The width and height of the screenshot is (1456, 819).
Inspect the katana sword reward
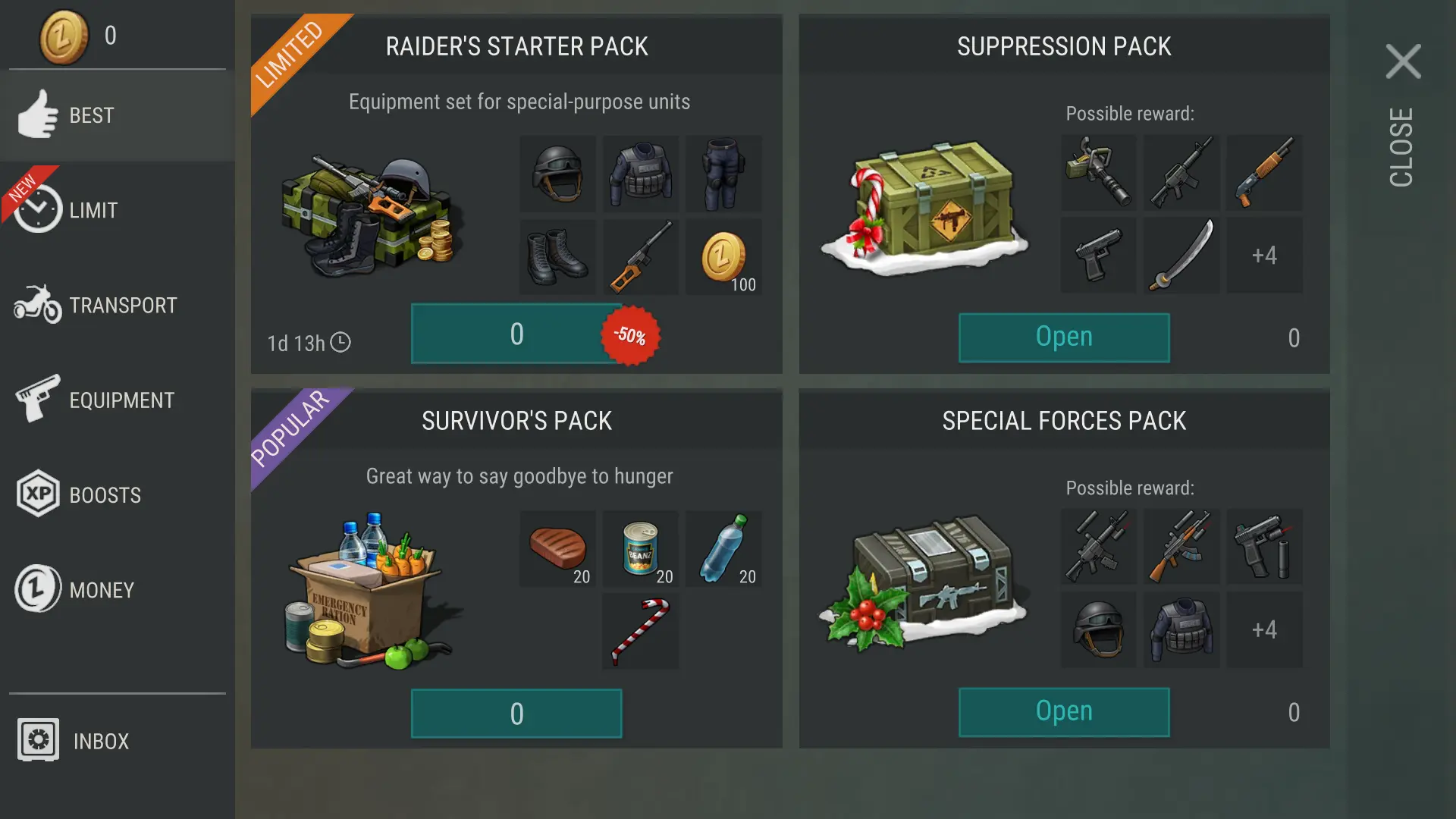(1181, 256)
